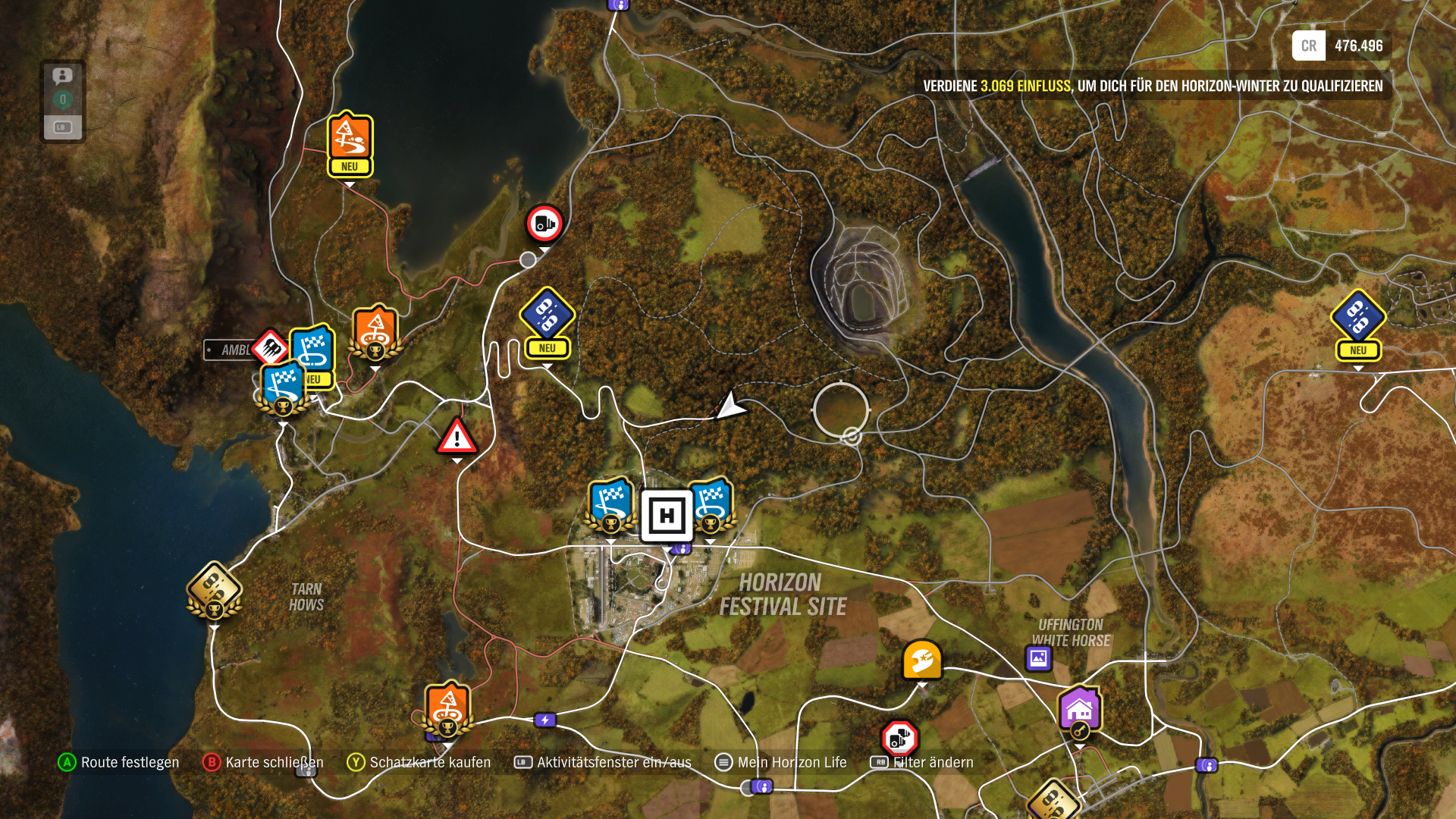This screenshot has height=819, width=1456.
Task: Click the red warning triangle marker
Action: 457,438
